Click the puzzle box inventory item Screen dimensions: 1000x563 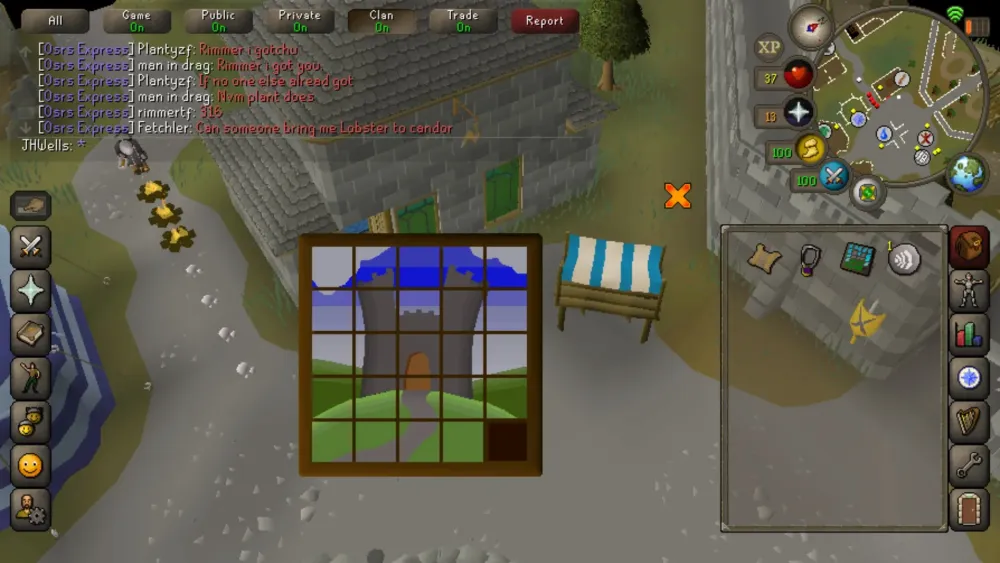click(857, 258)
